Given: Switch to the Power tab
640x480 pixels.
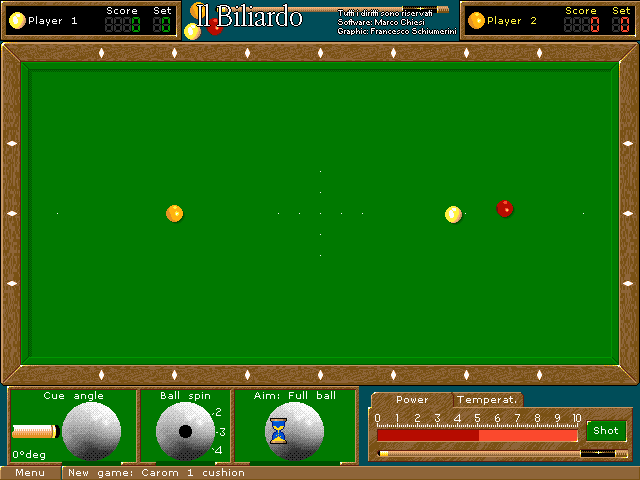Looking at the screenshot, I should point(412,400).
